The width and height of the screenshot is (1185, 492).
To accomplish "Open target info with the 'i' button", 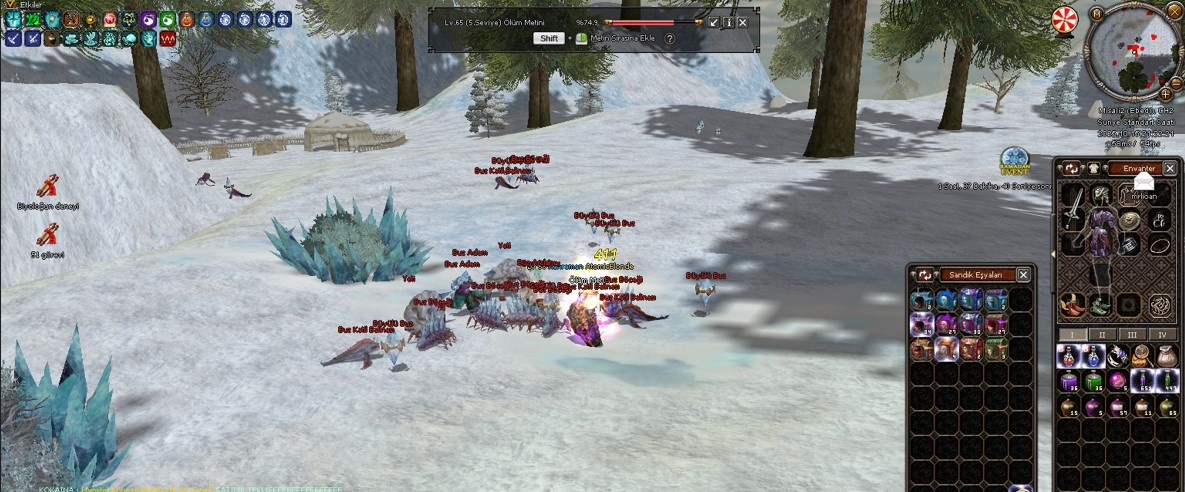I will point(728,22).
